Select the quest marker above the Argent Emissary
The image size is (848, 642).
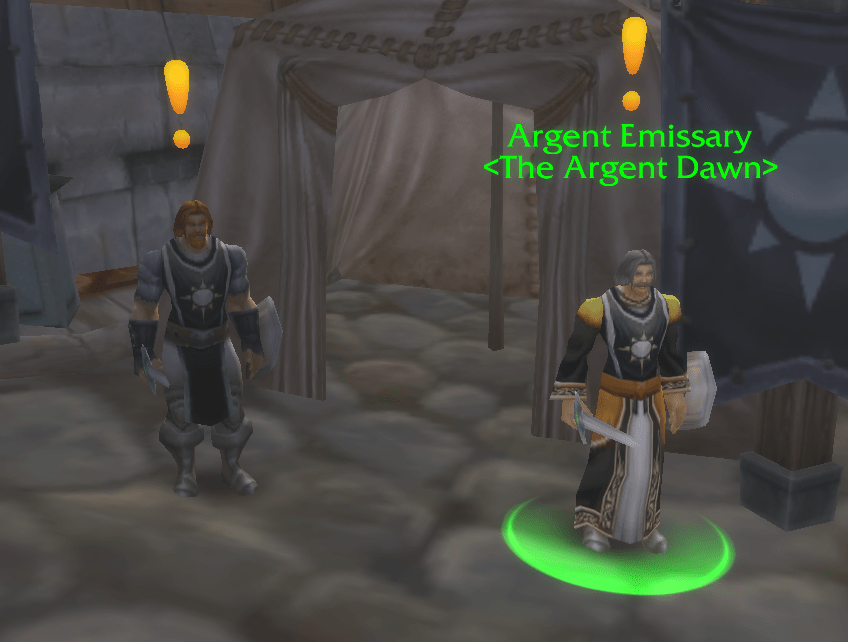pyautogui.click(x=633, y=60)
